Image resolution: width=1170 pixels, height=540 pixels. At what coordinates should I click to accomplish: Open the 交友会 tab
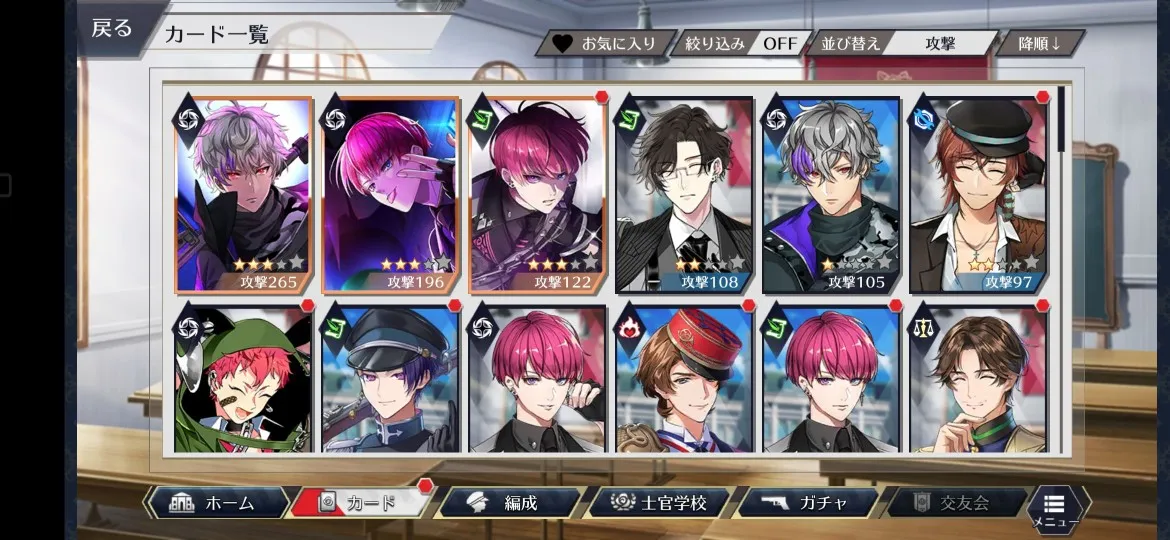click(953, 503)
